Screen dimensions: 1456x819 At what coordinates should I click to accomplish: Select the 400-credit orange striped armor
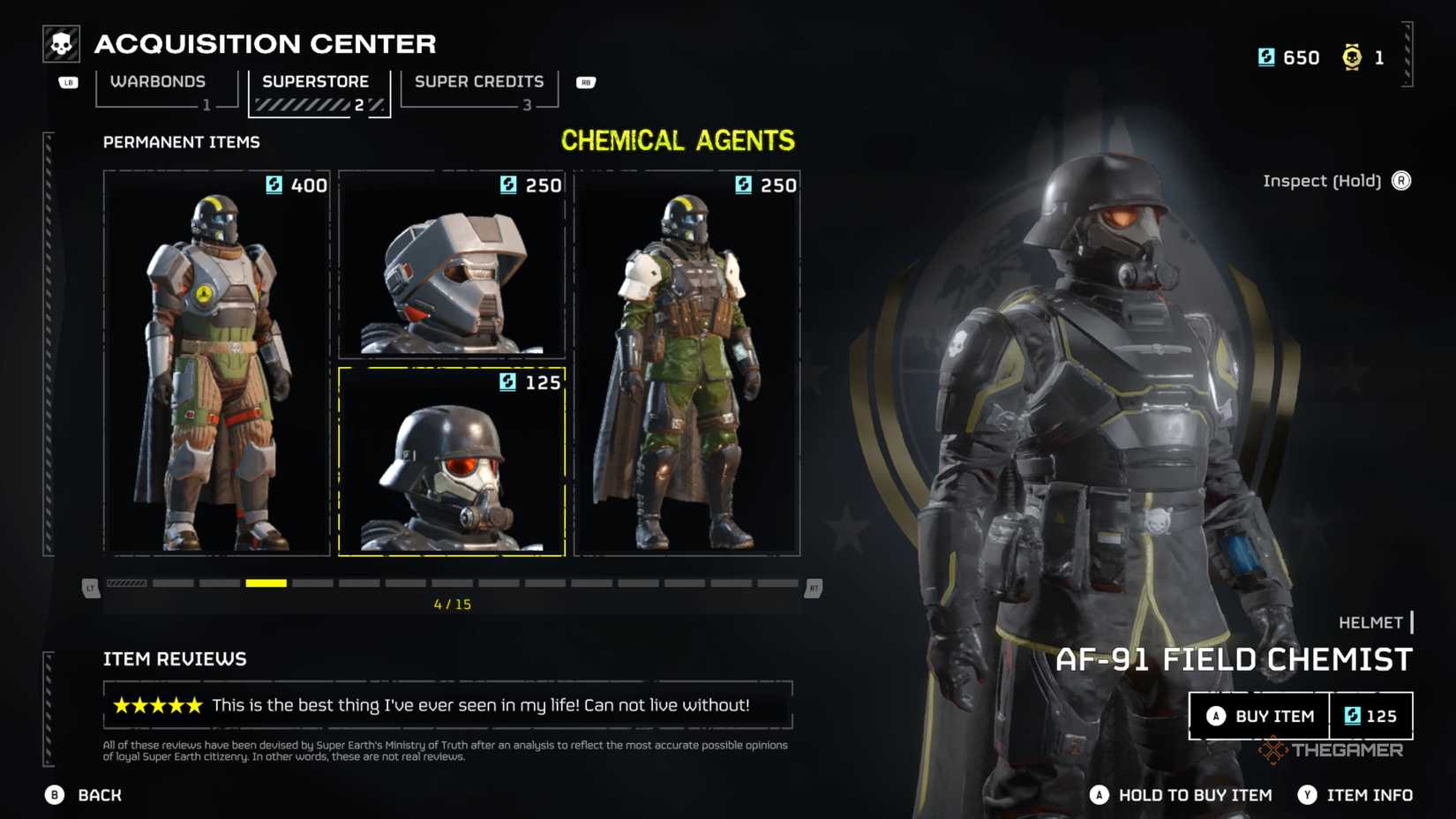(x=217, y=363)
